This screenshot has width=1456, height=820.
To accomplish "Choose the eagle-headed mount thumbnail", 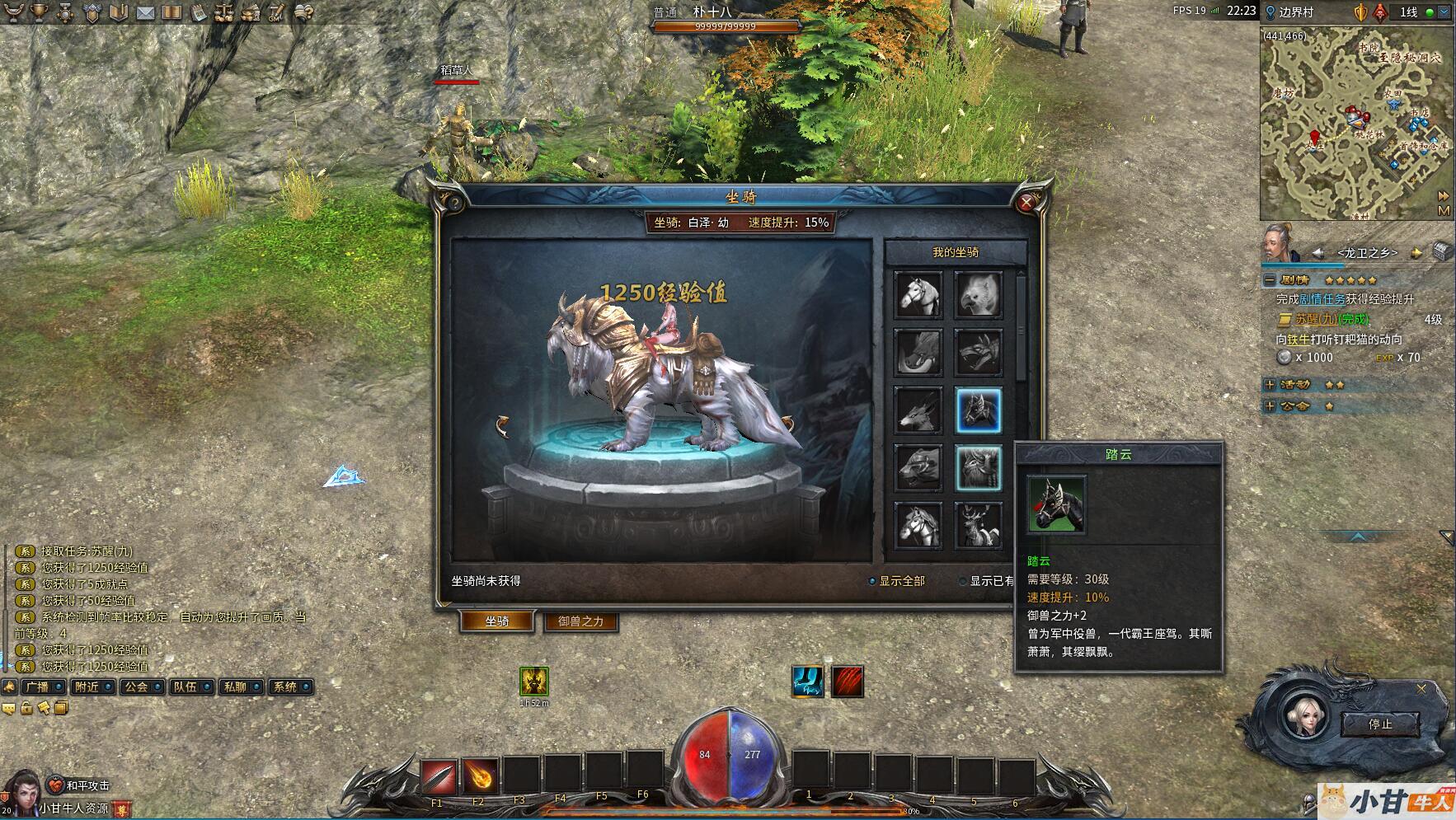I will click(979, 294).
